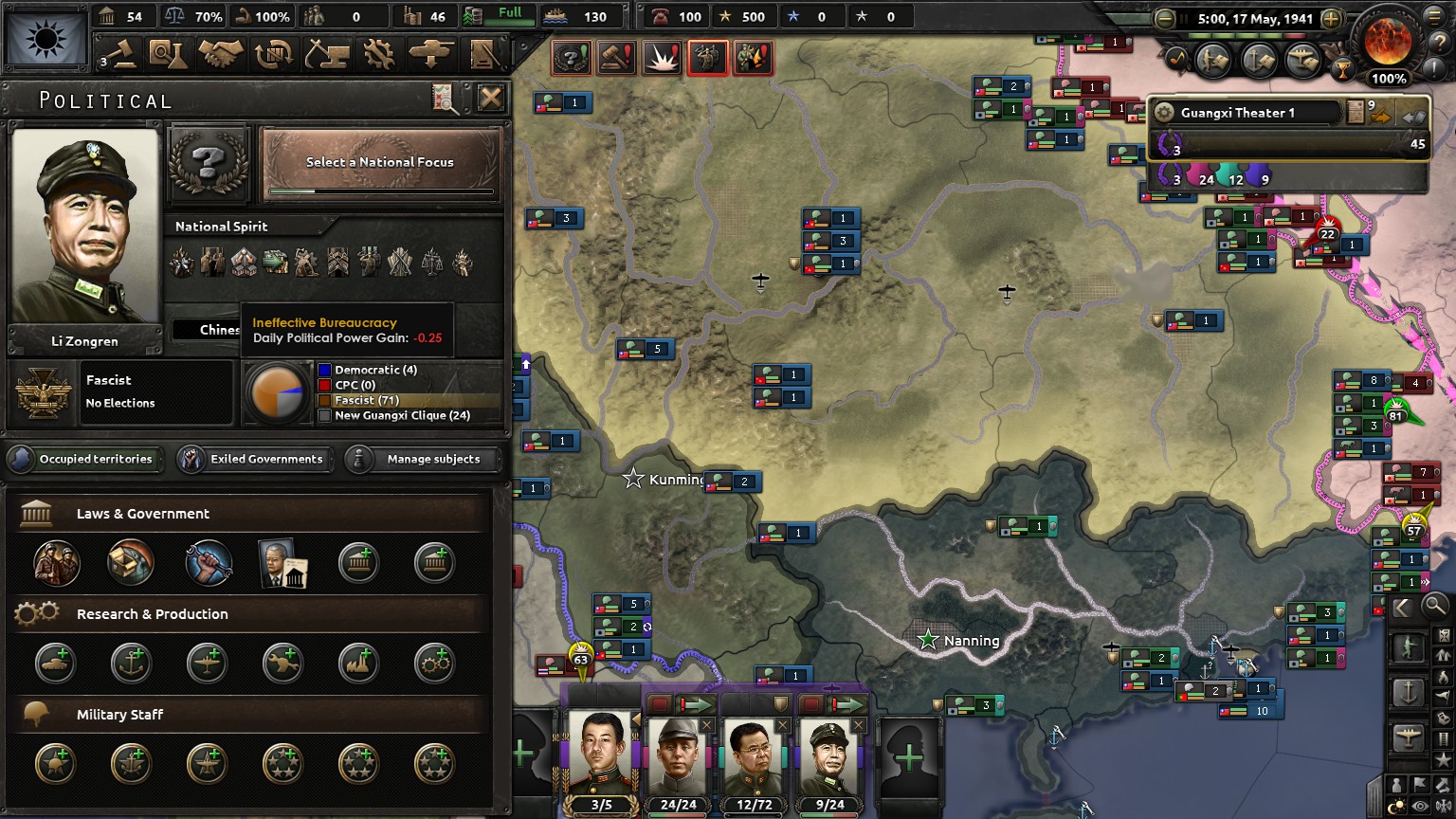Click the gavel law alert icon
1456x819 pixels.
click(614, 57)
